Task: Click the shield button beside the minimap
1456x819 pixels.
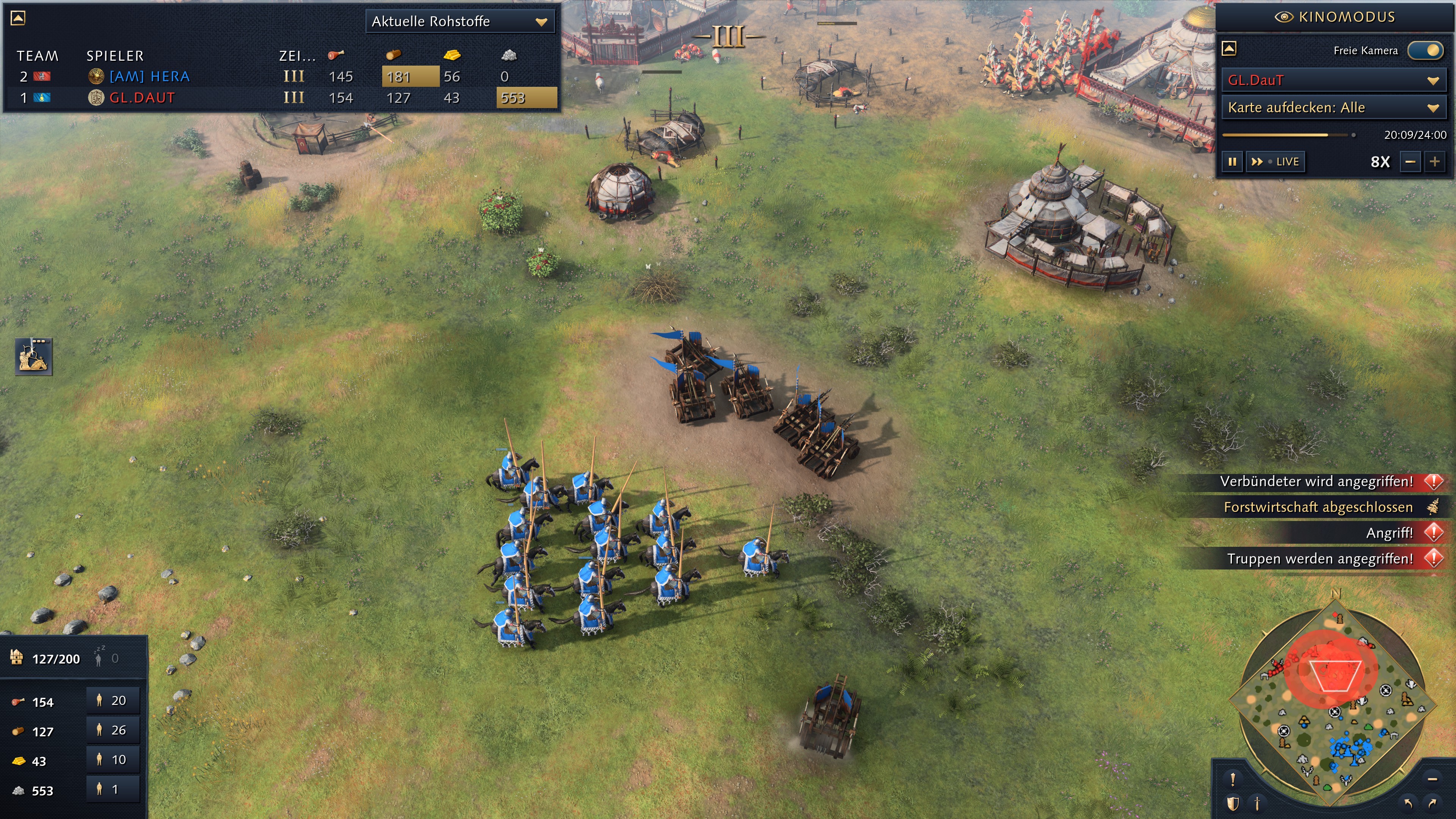Action: pyautogui.click(x=1233, y=803)
